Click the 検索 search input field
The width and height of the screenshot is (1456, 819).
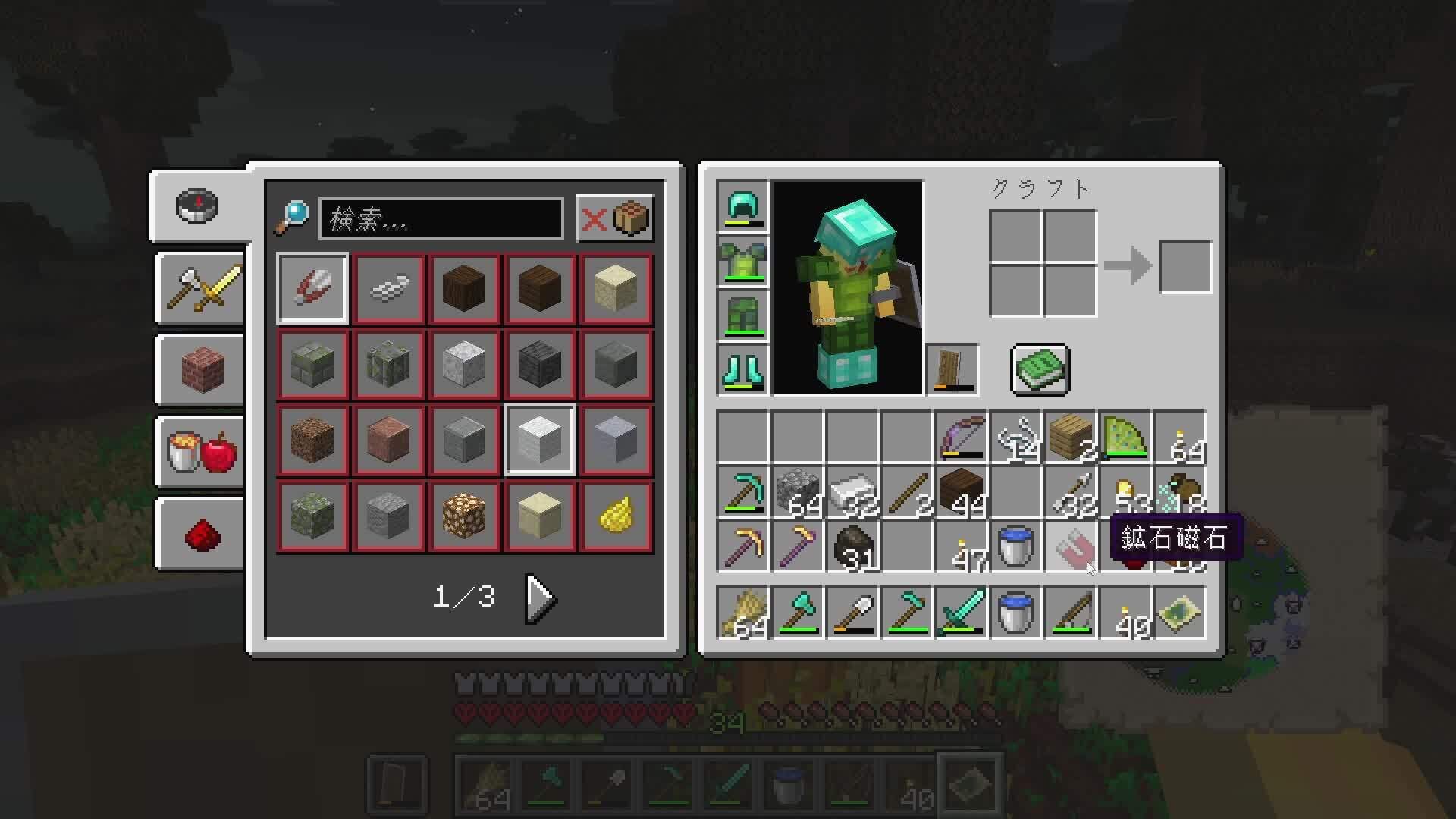[x=442, y=219]
